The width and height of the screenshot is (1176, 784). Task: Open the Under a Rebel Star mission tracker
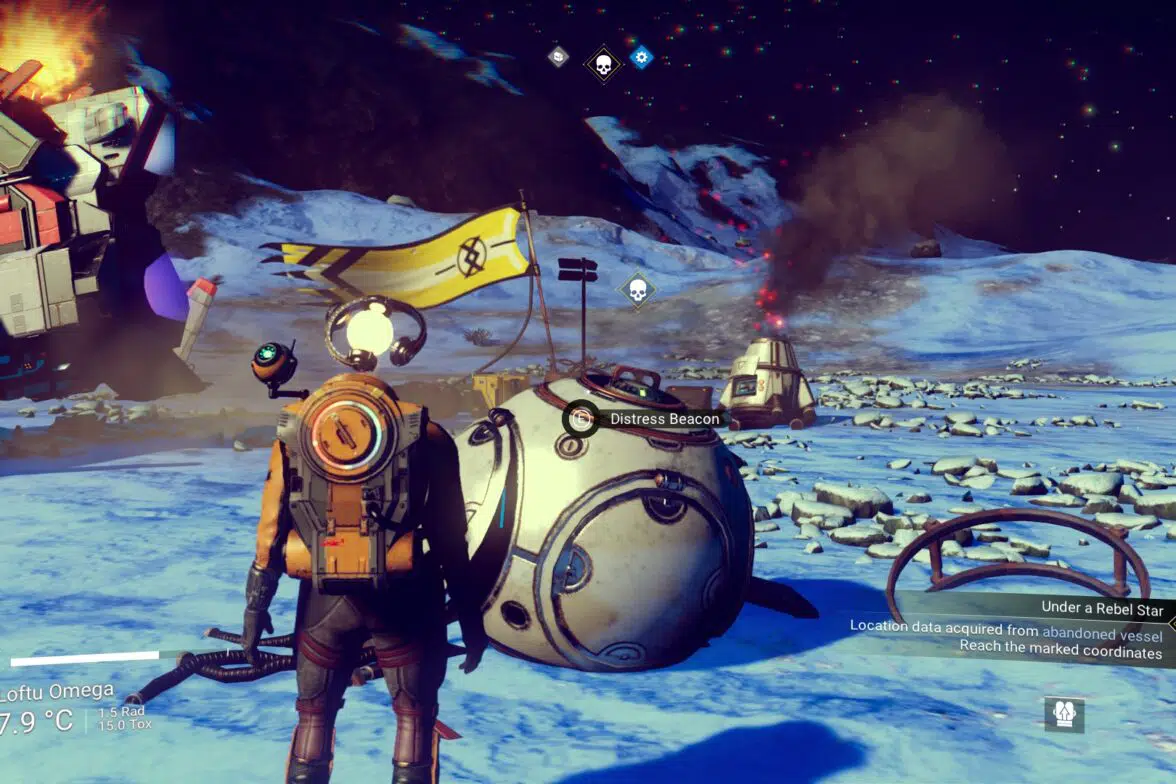(1103, 606)
